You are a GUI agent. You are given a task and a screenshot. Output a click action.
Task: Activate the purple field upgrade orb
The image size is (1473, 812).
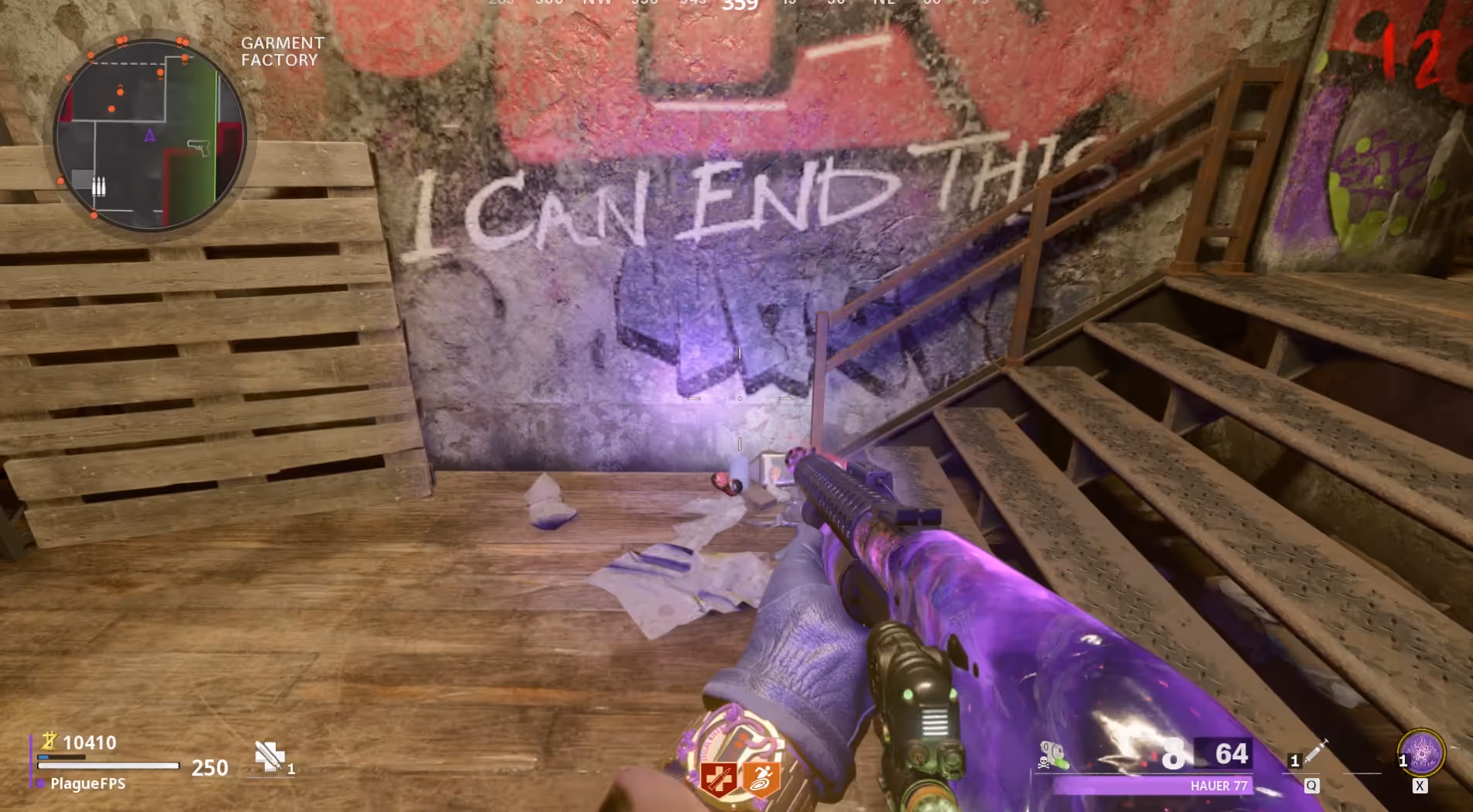click(1421, 752)
